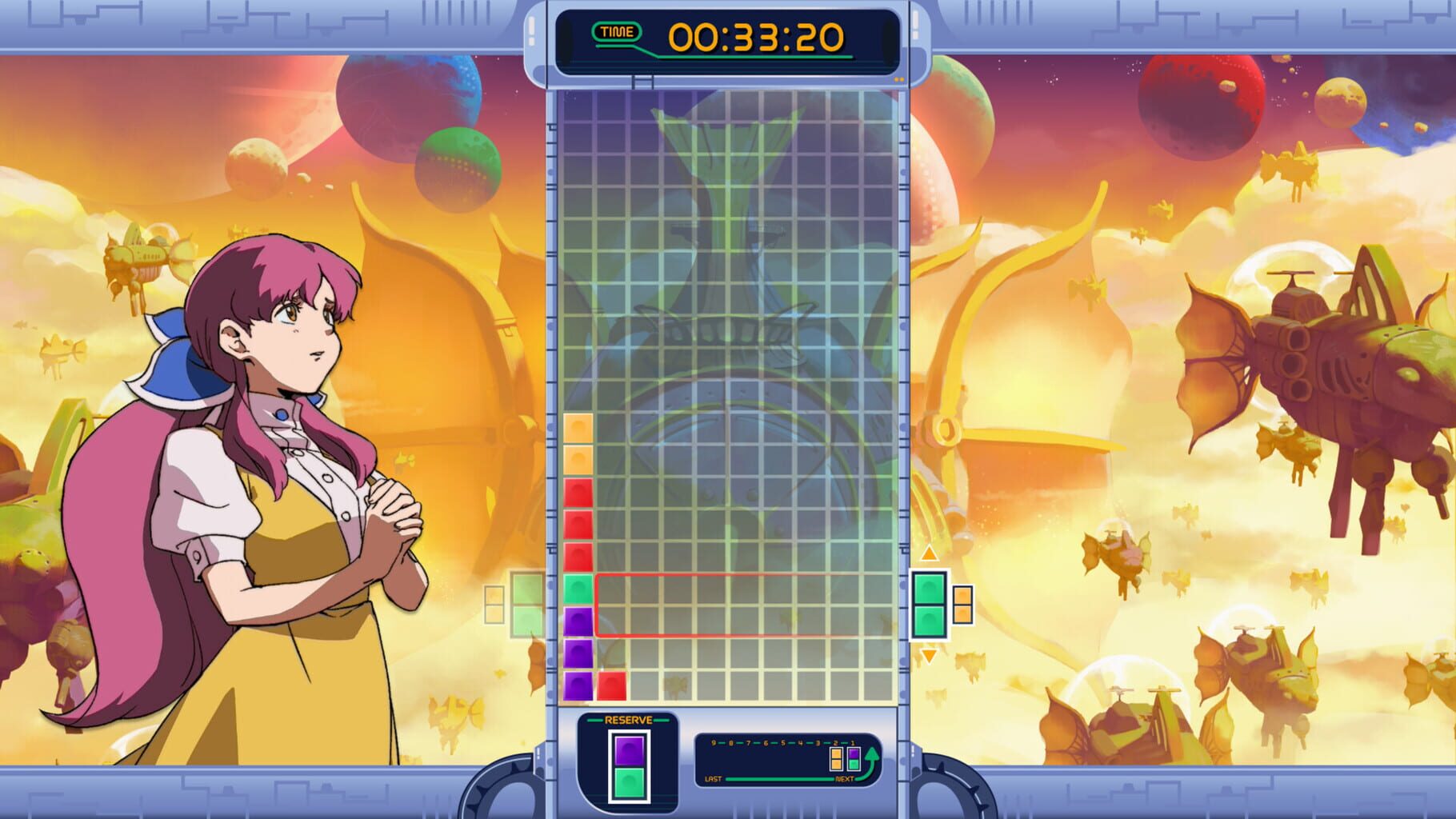The width and height of the screenshot is (1456, 819).
Task: Select the green piece pair in the NEXT preview
Action: pos(929,605)
